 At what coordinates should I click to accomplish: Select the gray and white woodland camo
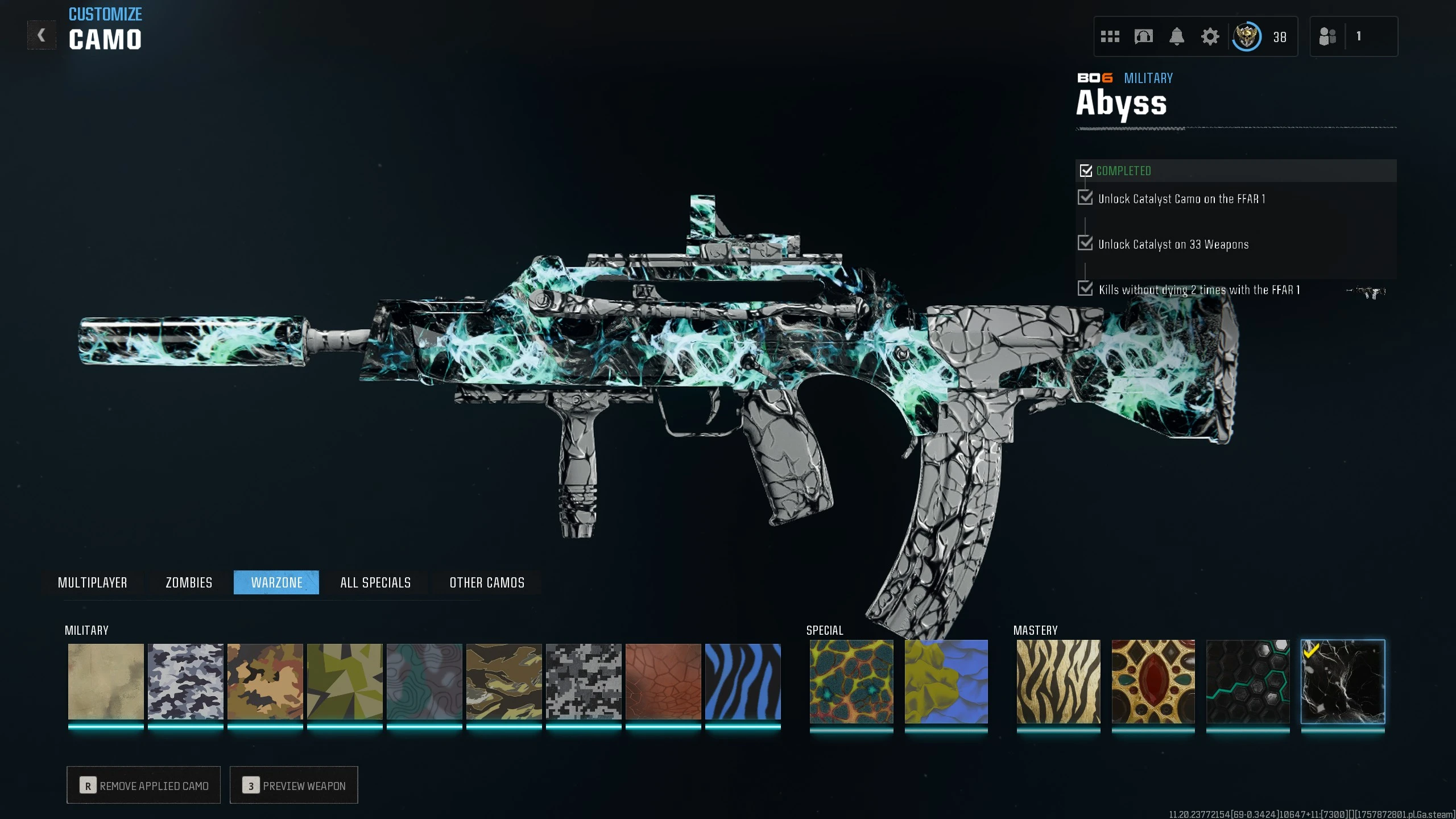[x=185, y=681]
